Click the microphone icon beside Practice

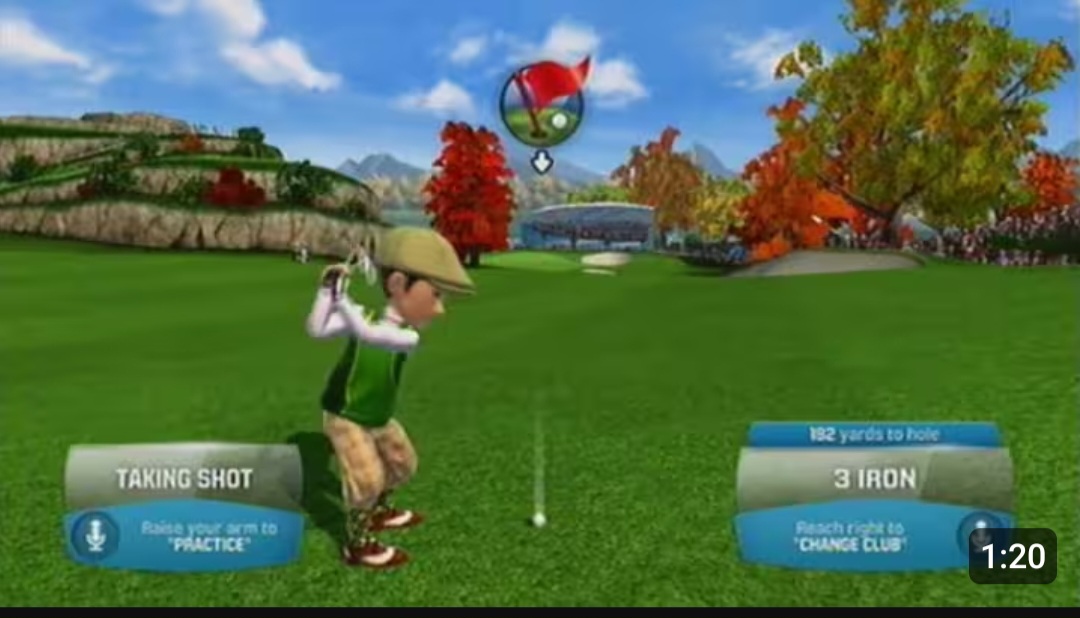[95, 536]
